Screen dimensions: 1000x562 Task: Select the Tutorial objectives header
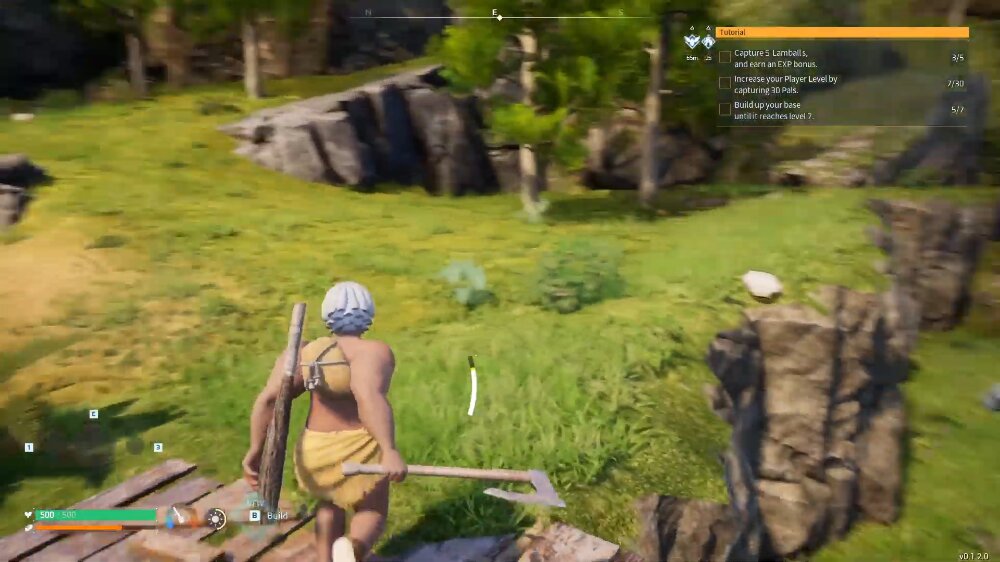tap(842, 32)
